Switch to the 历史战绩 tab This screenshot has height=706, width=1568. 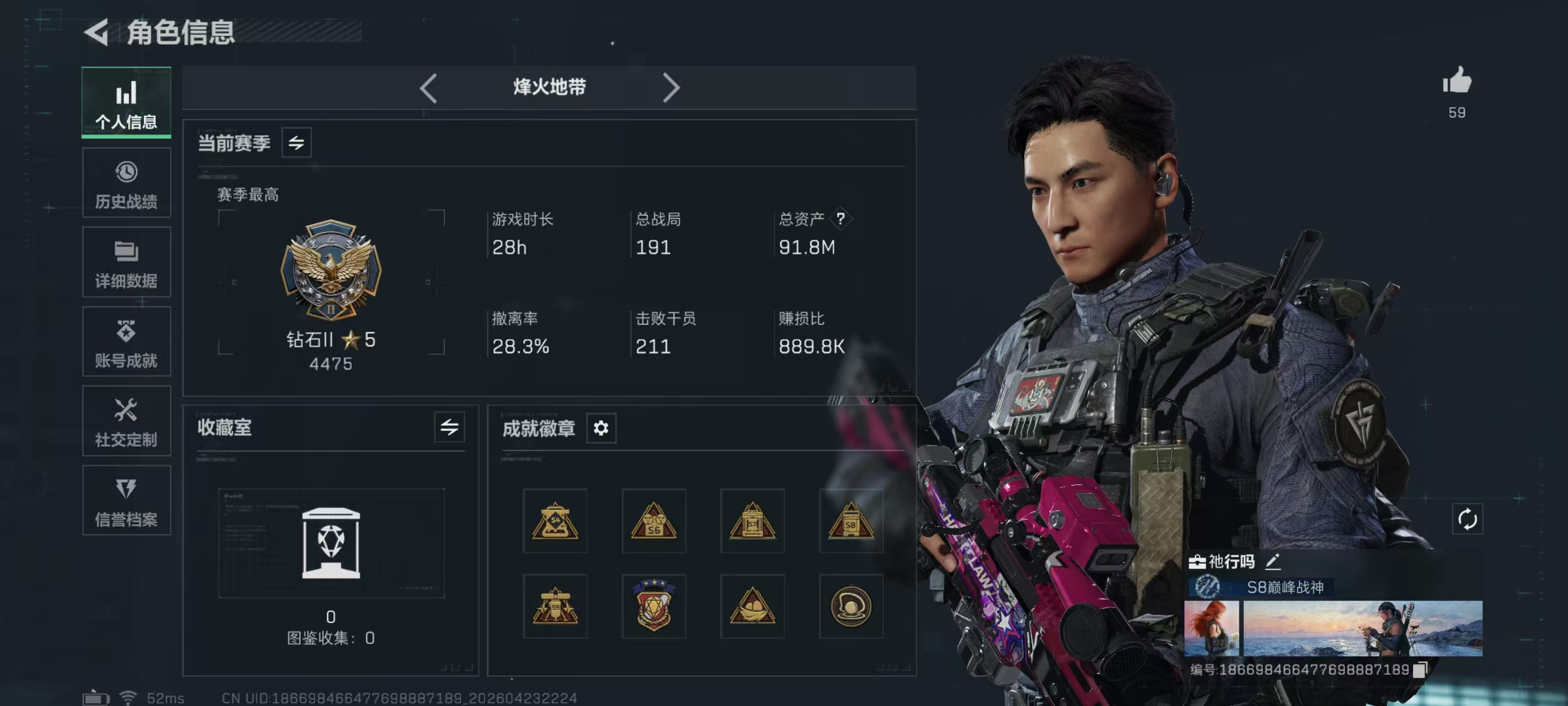click(126, 183)
